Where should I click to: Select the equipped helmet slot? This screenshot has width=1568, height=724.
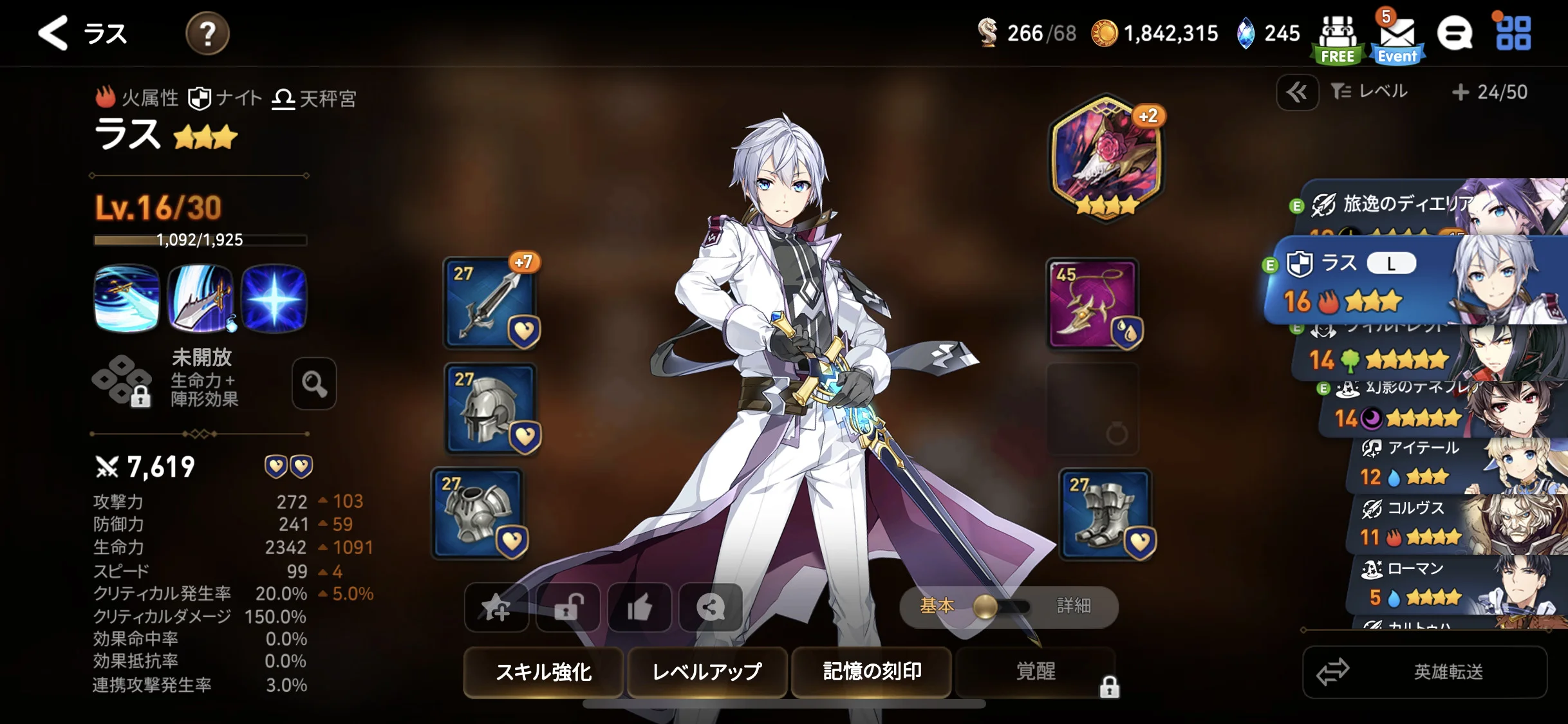coord(490,407)
